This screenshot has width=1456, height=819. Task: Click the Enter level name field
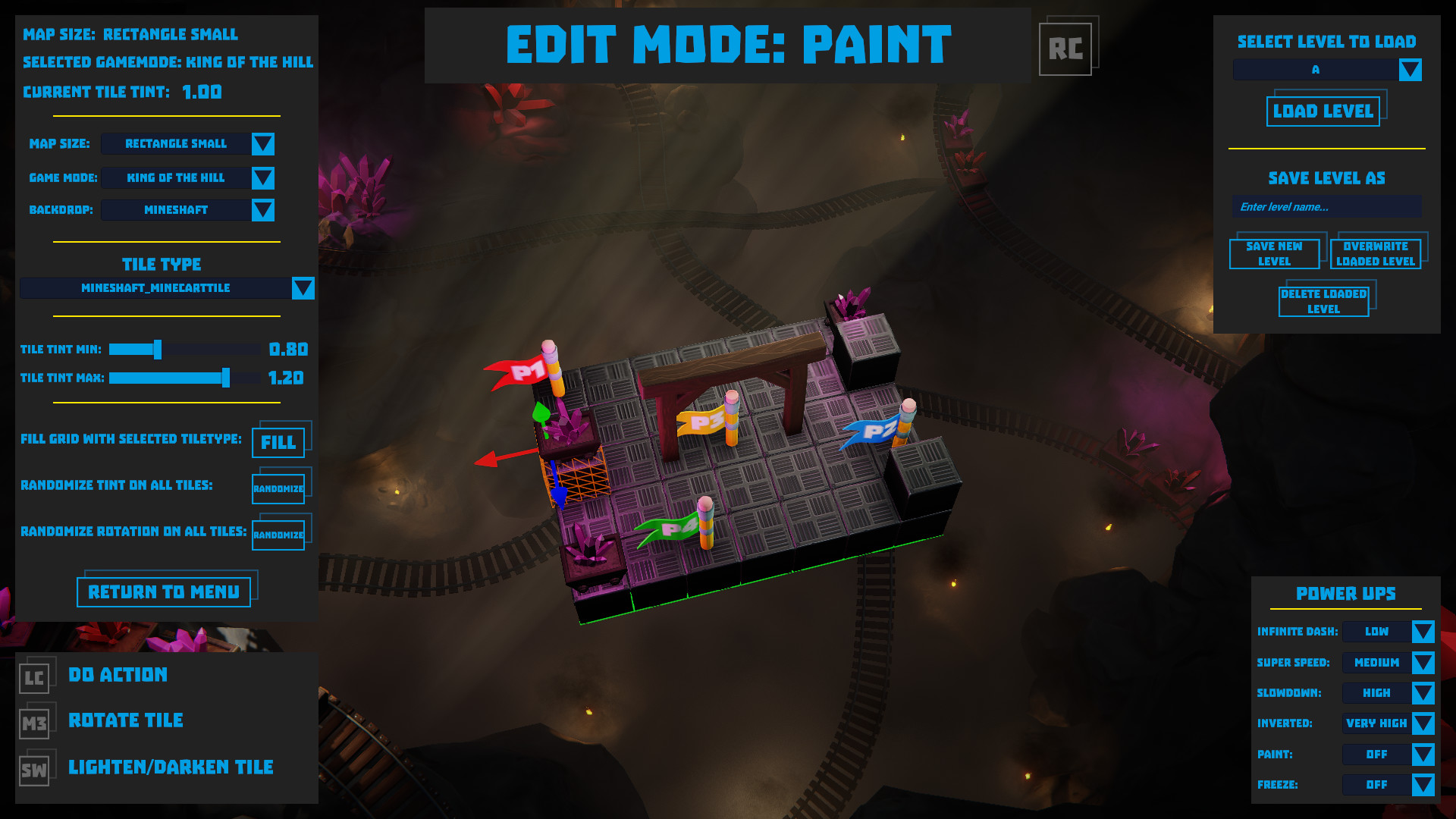point(1326,206)
